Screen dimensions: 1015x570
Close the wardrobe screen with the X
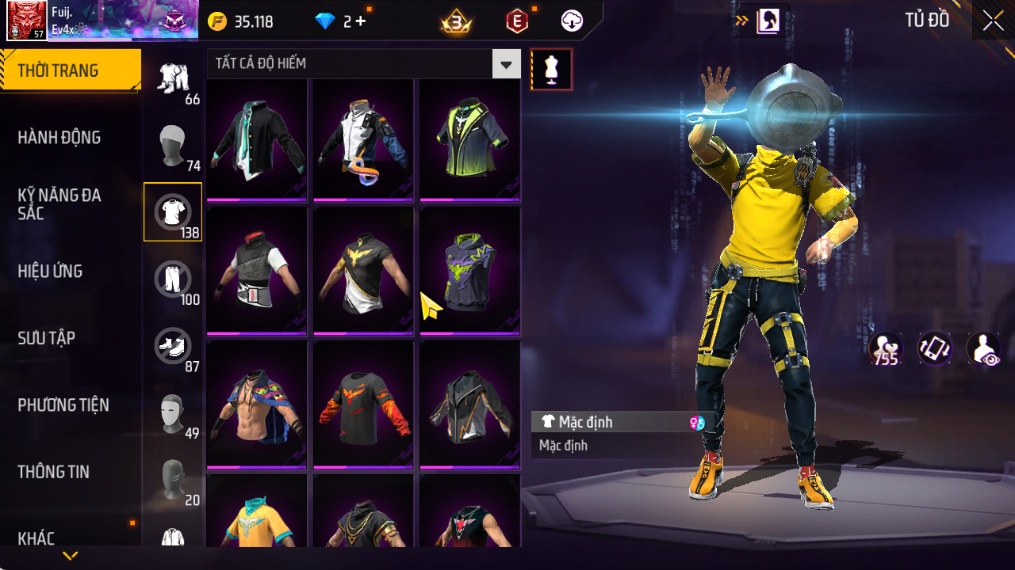pos(992,21)
